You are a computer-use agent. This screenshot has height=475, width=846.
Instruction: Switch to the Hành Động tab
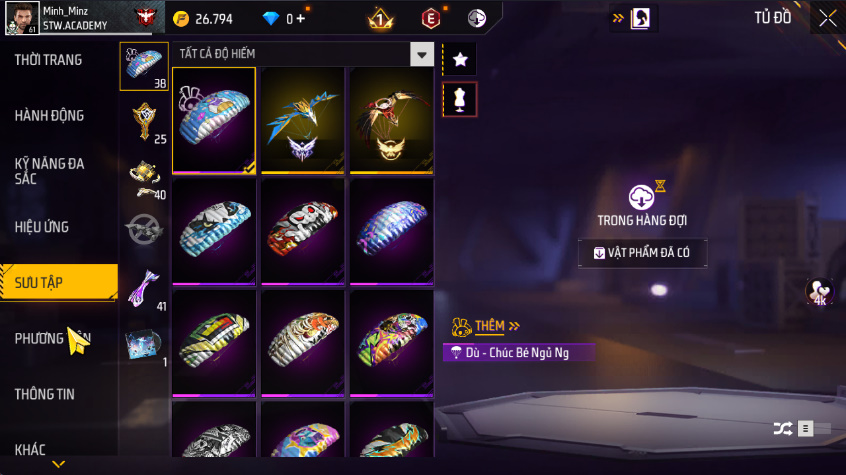49,116
